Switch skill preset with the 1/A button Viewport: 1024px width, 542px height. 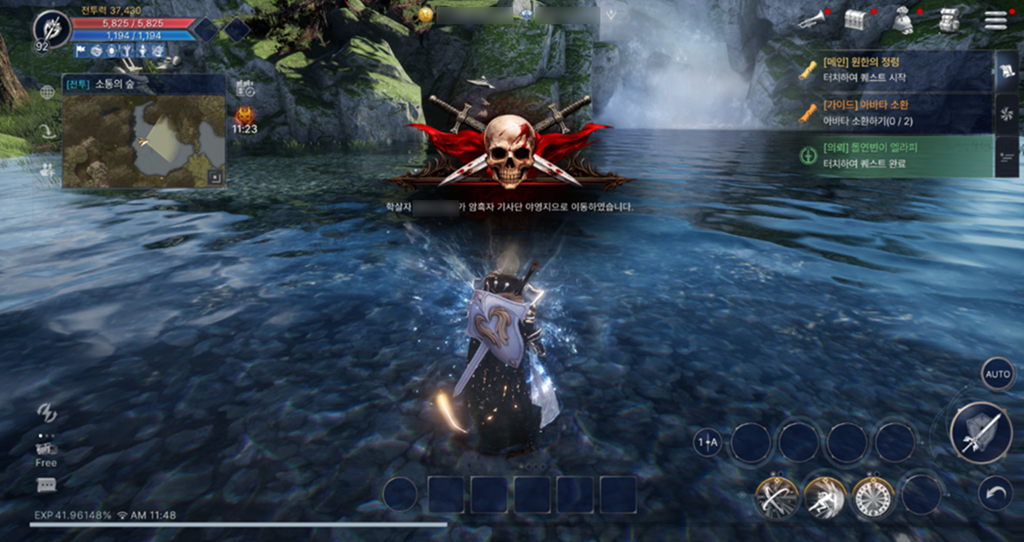[707, 442]
